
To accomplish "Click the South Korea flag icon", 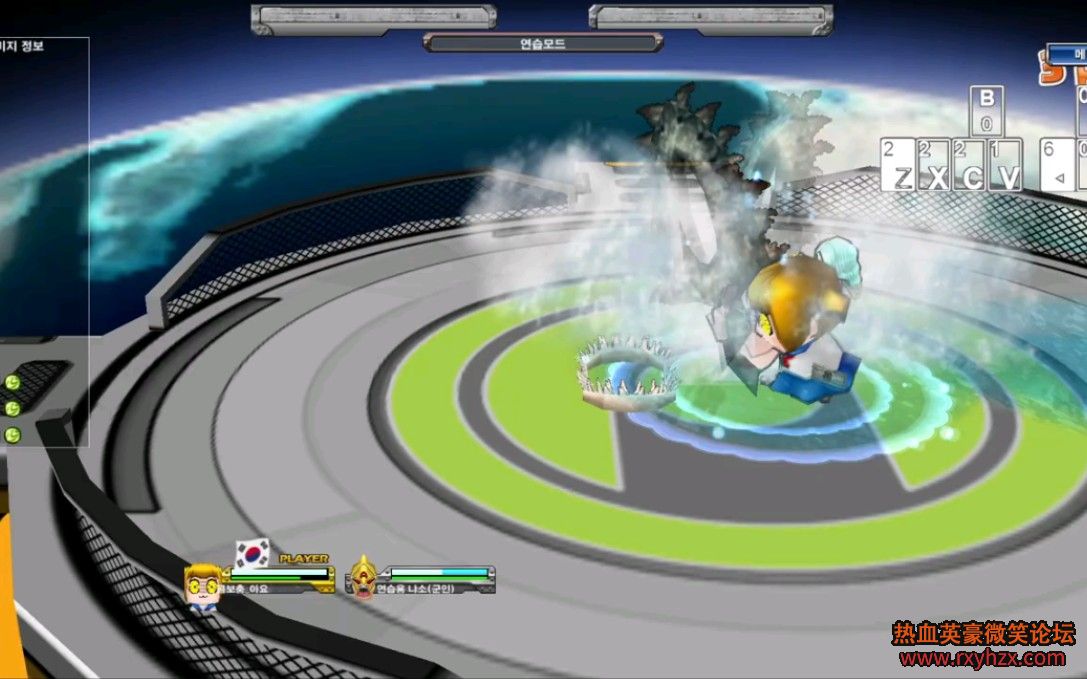I will point(253,552).
